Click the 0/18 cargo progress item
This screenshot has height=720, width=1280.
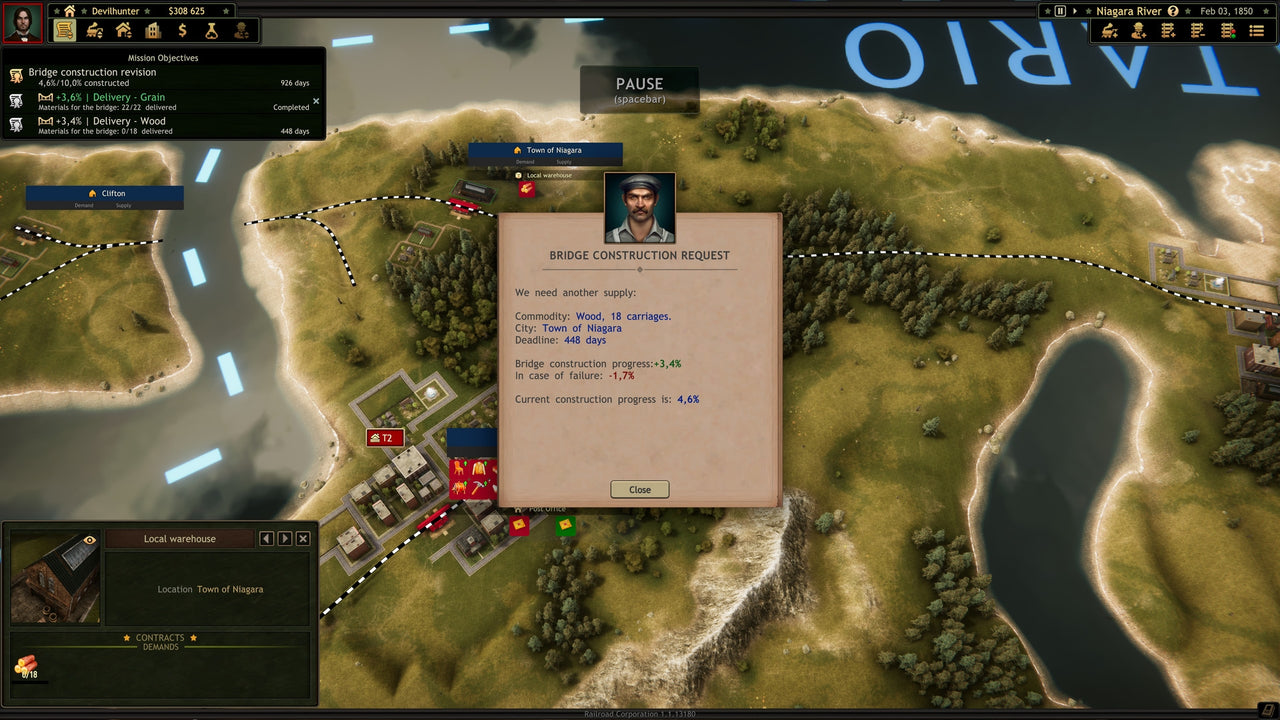coord(28,667)
